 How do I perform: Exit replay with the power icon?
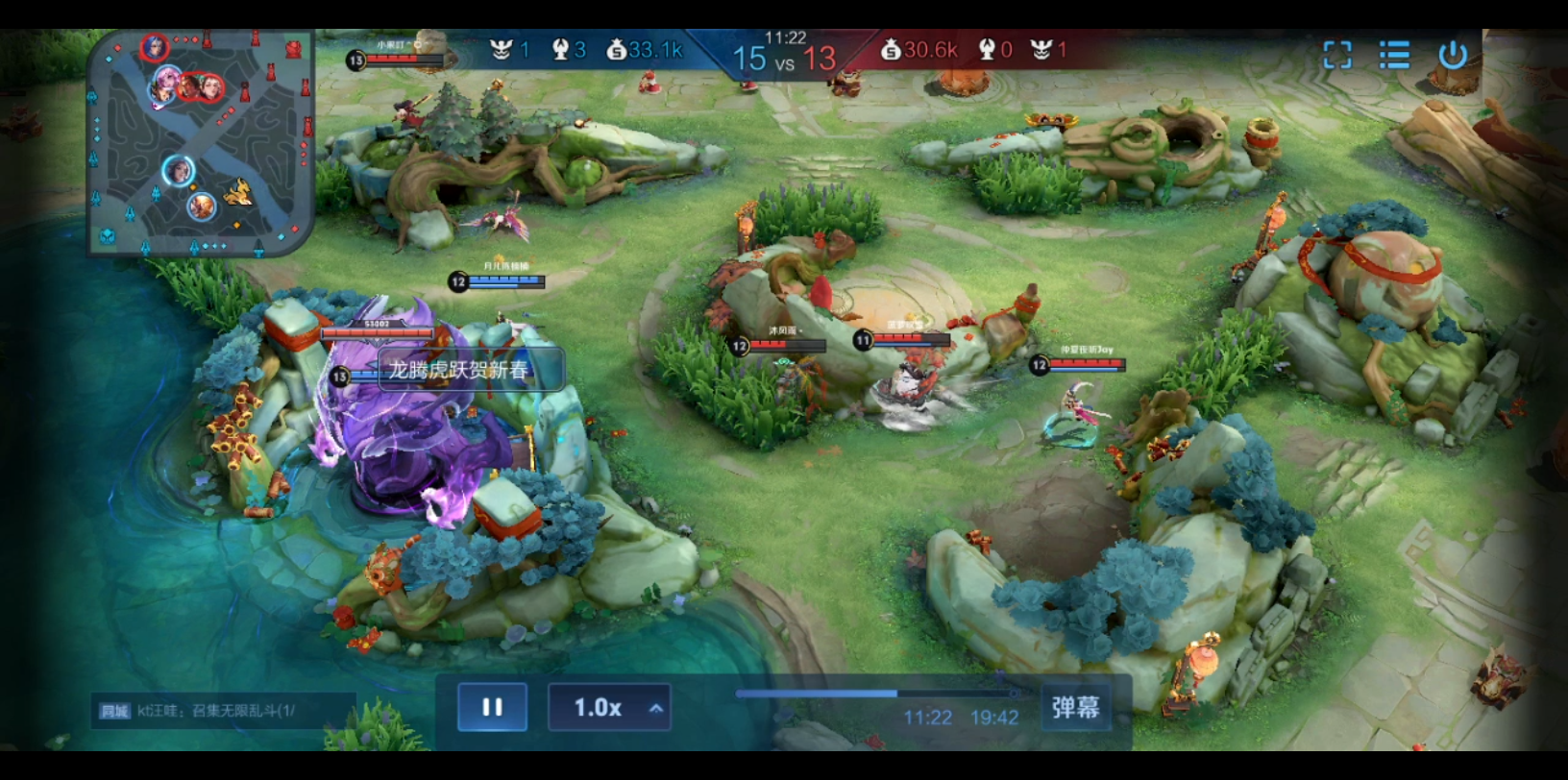(x=1452, y=55)
